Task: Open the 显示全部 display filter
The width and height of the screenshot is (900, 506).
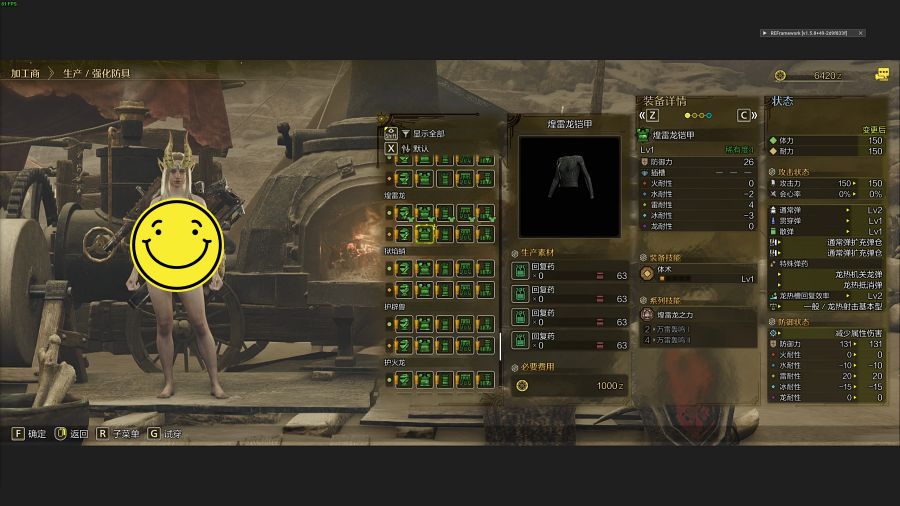Action: (x=428, y=133)
